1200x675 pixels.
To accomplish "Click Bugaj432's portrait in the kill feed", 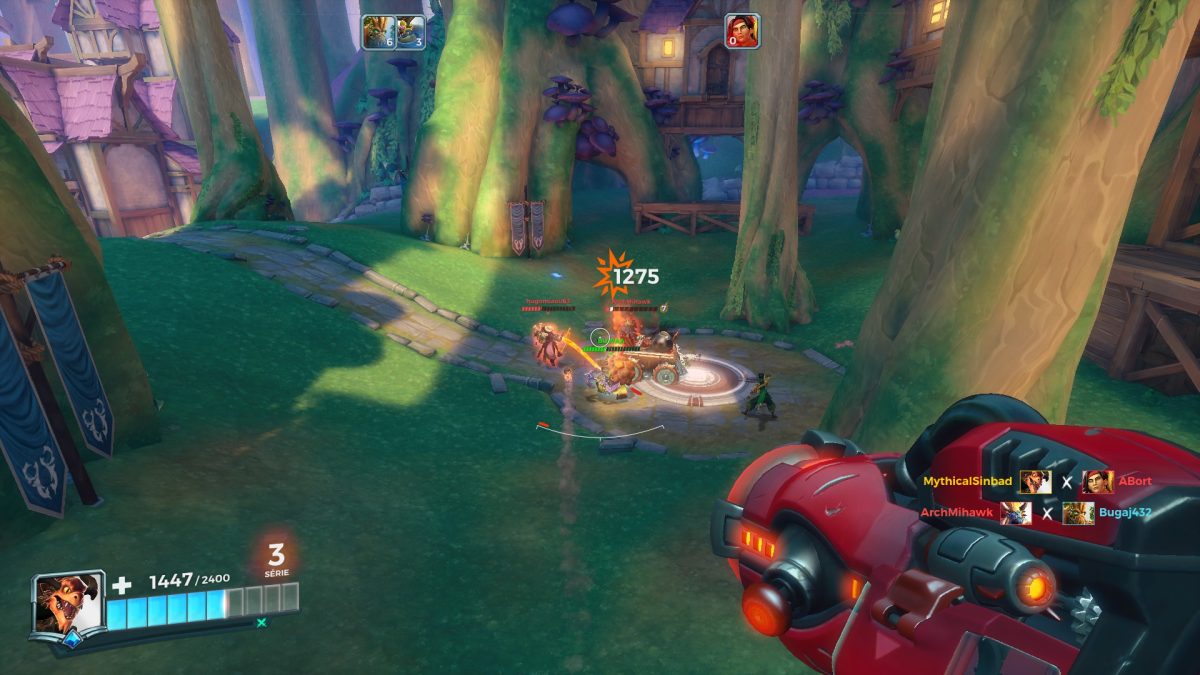I will [1078, 513].
